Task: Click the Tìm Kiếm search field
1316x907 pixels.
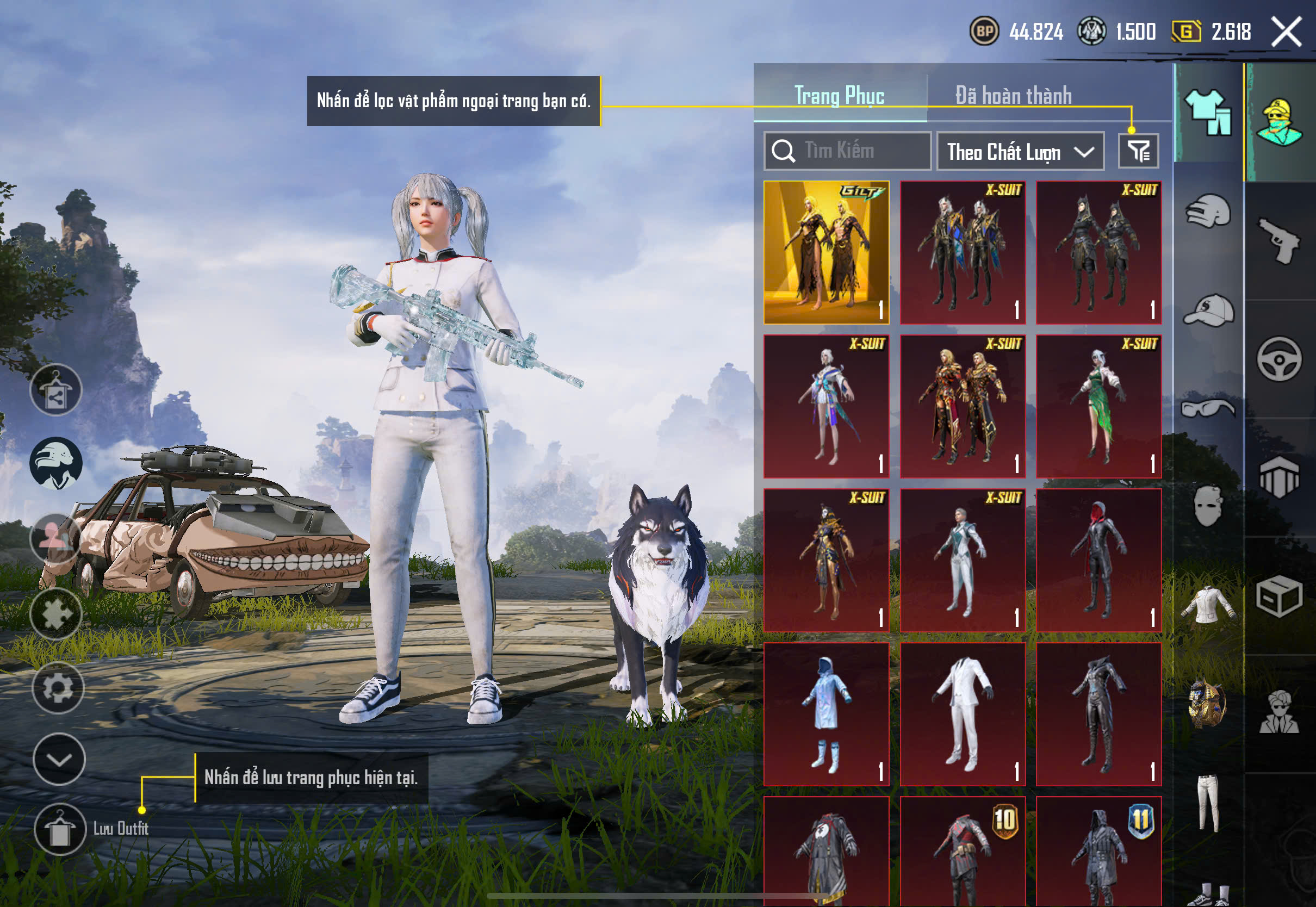Action: tap(847, 151)
